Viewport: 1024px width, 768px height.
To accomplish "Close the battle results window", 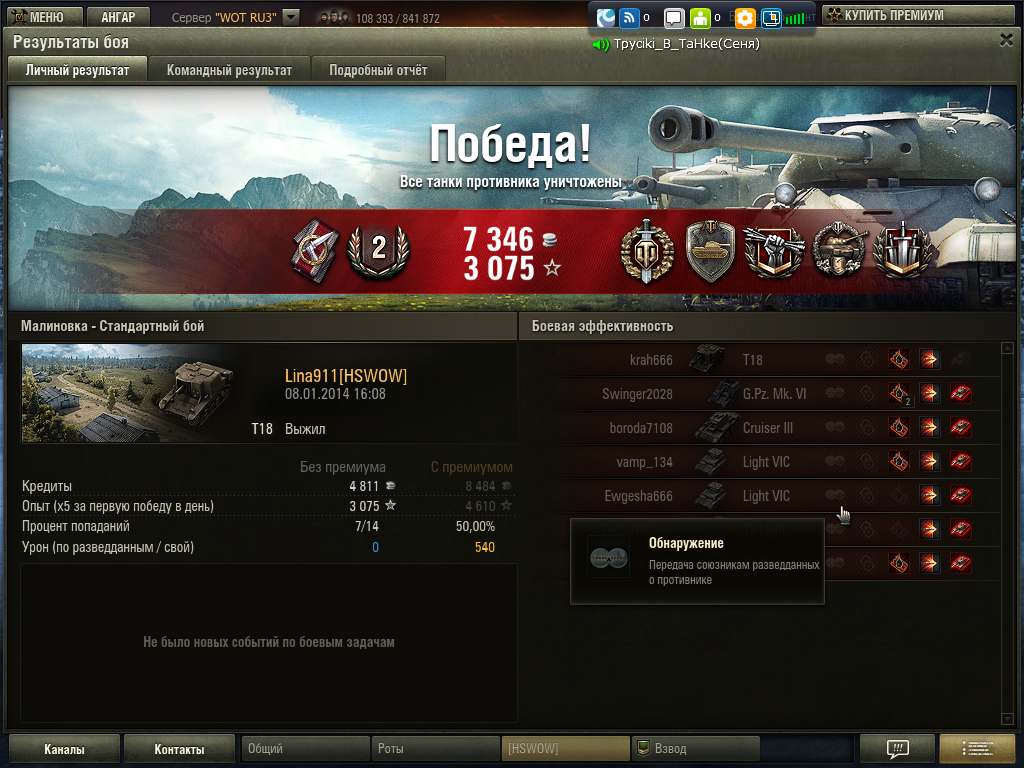I will (1006, 39).
